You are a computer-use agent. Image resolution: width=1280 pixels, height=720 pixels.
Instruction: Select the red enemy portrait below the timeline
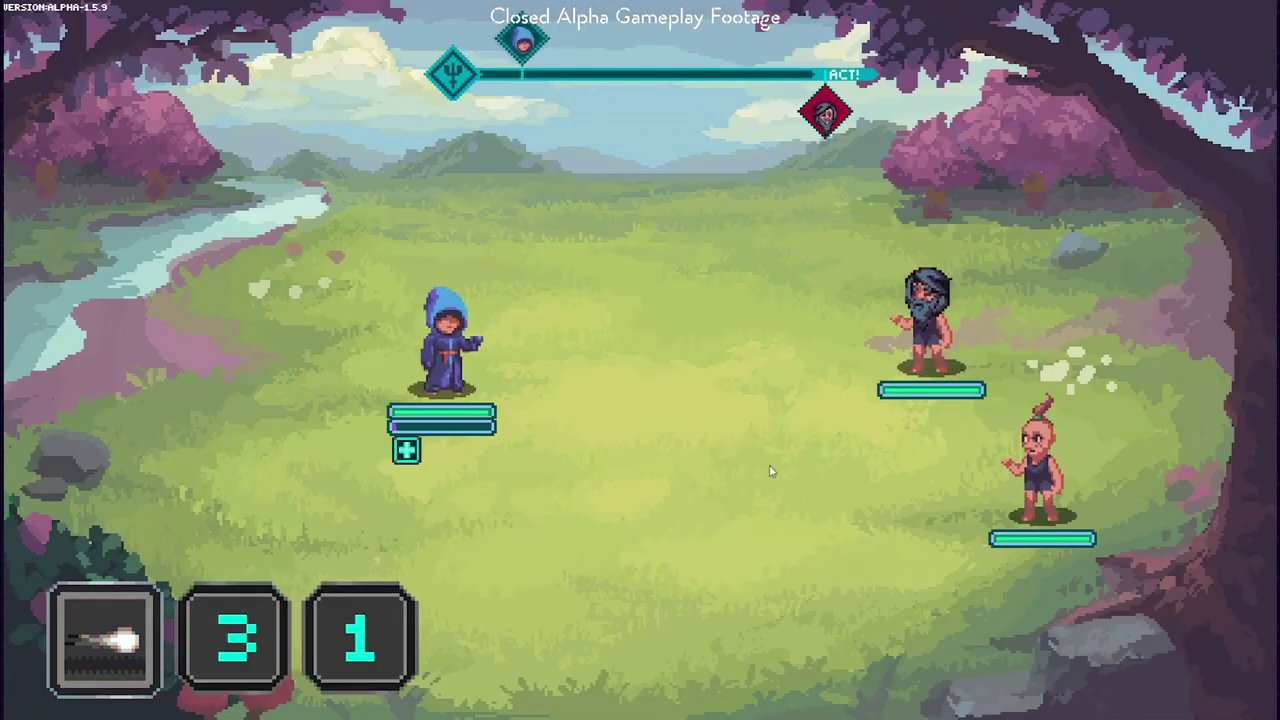(x=826, y=112)
